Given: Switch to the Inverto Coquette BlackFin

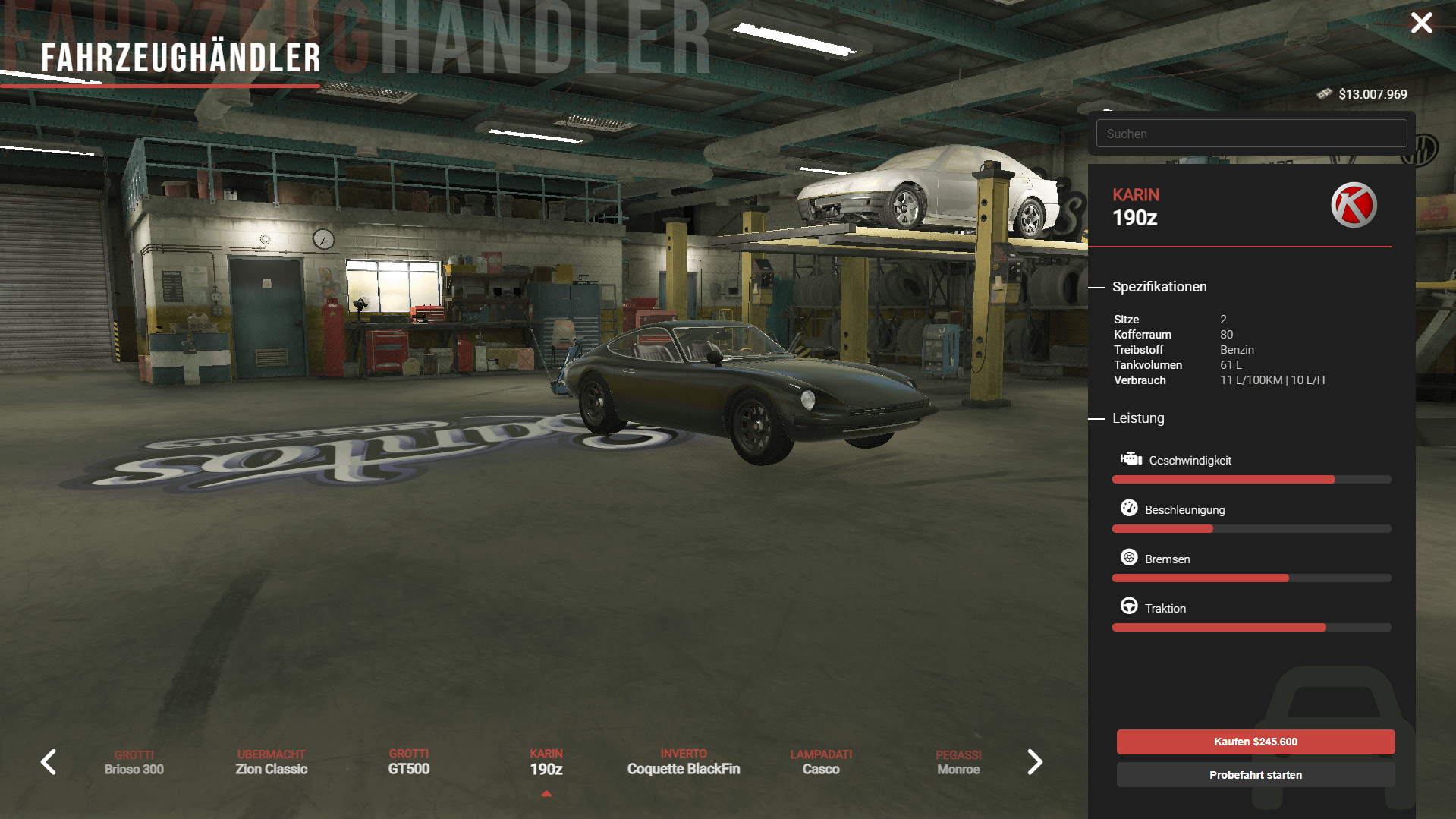Looking at the screenshot, I should [x=684, y=762].
